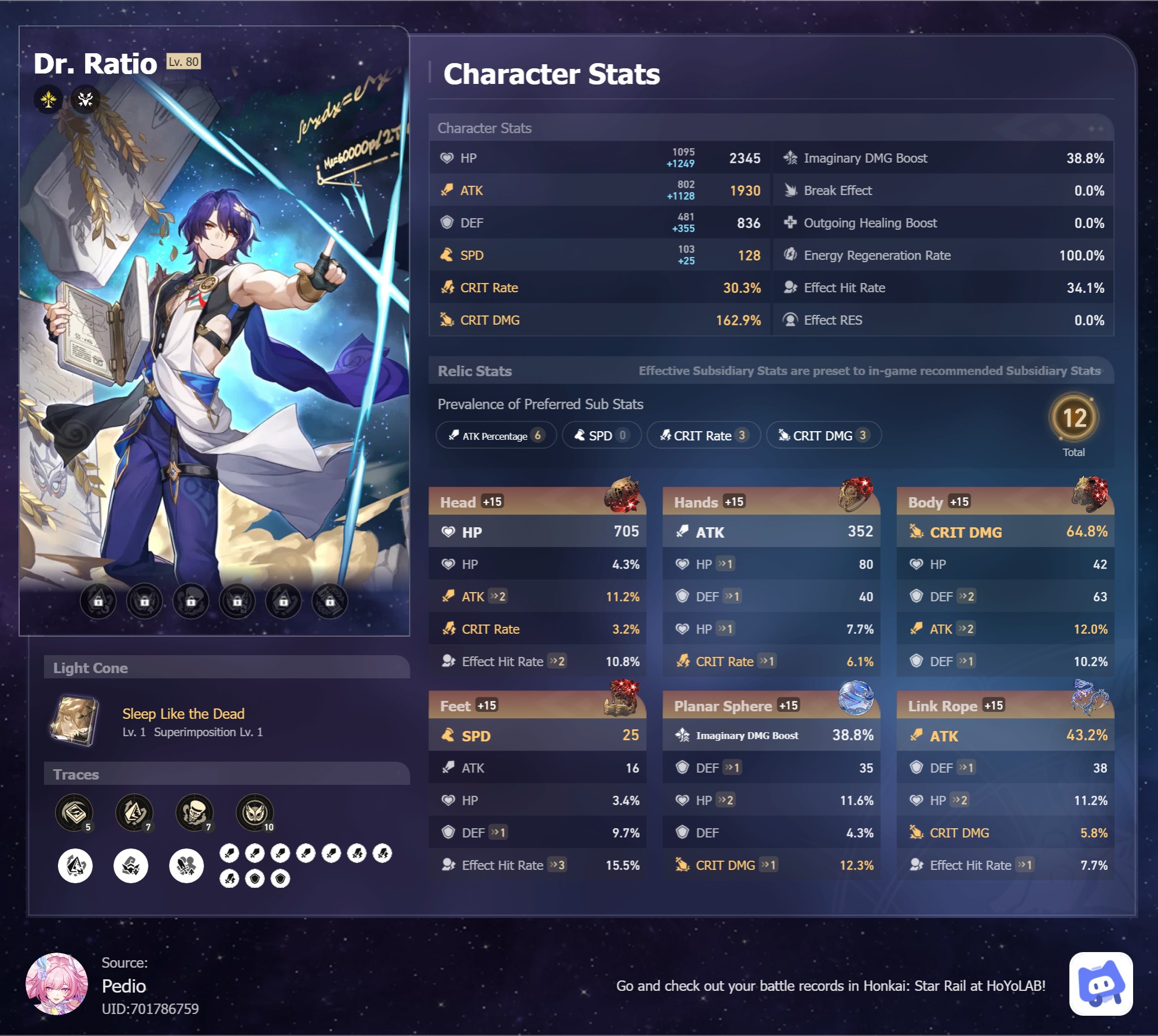The height and width of the screenshot is (1036, 1158).
Task: Click the level 10 owl trace icon
Action: click(x=255, y=811)
